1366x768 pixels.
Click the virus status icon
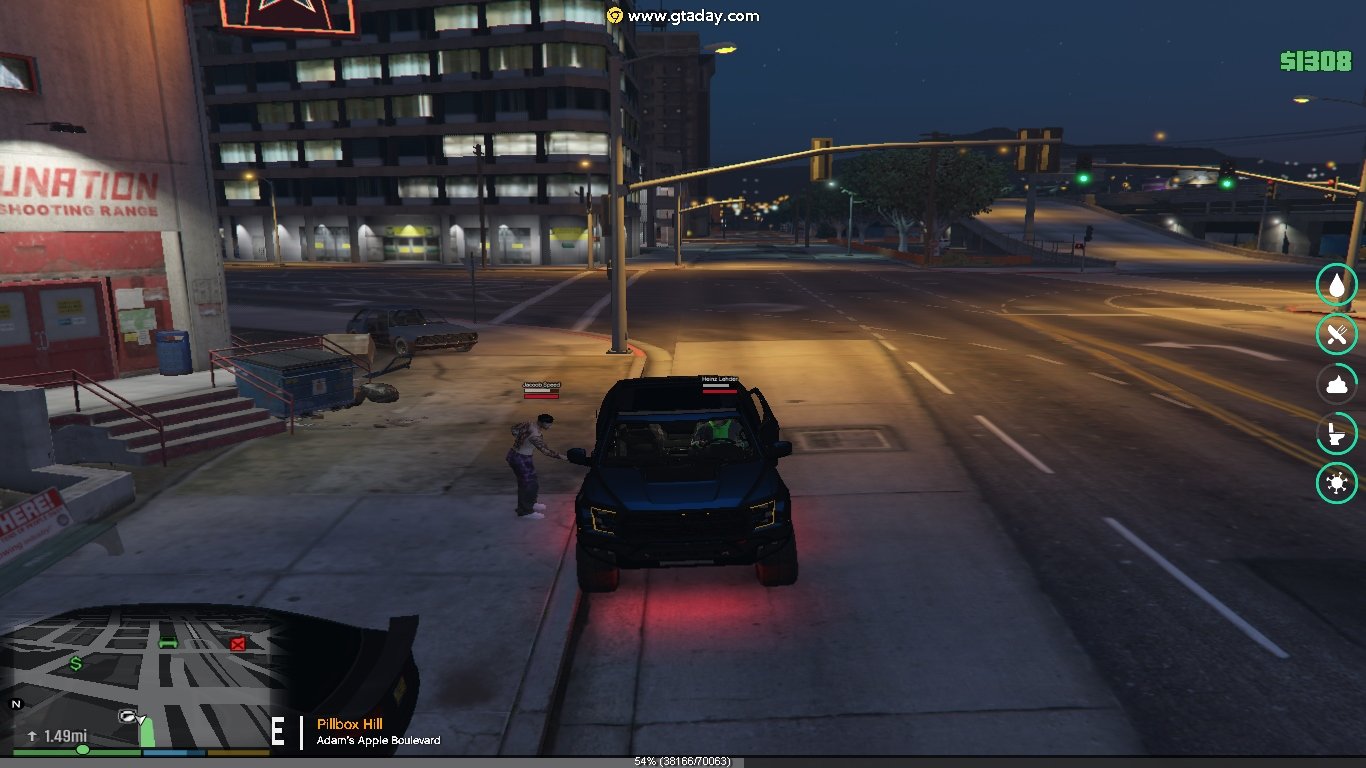[1337, 484]
